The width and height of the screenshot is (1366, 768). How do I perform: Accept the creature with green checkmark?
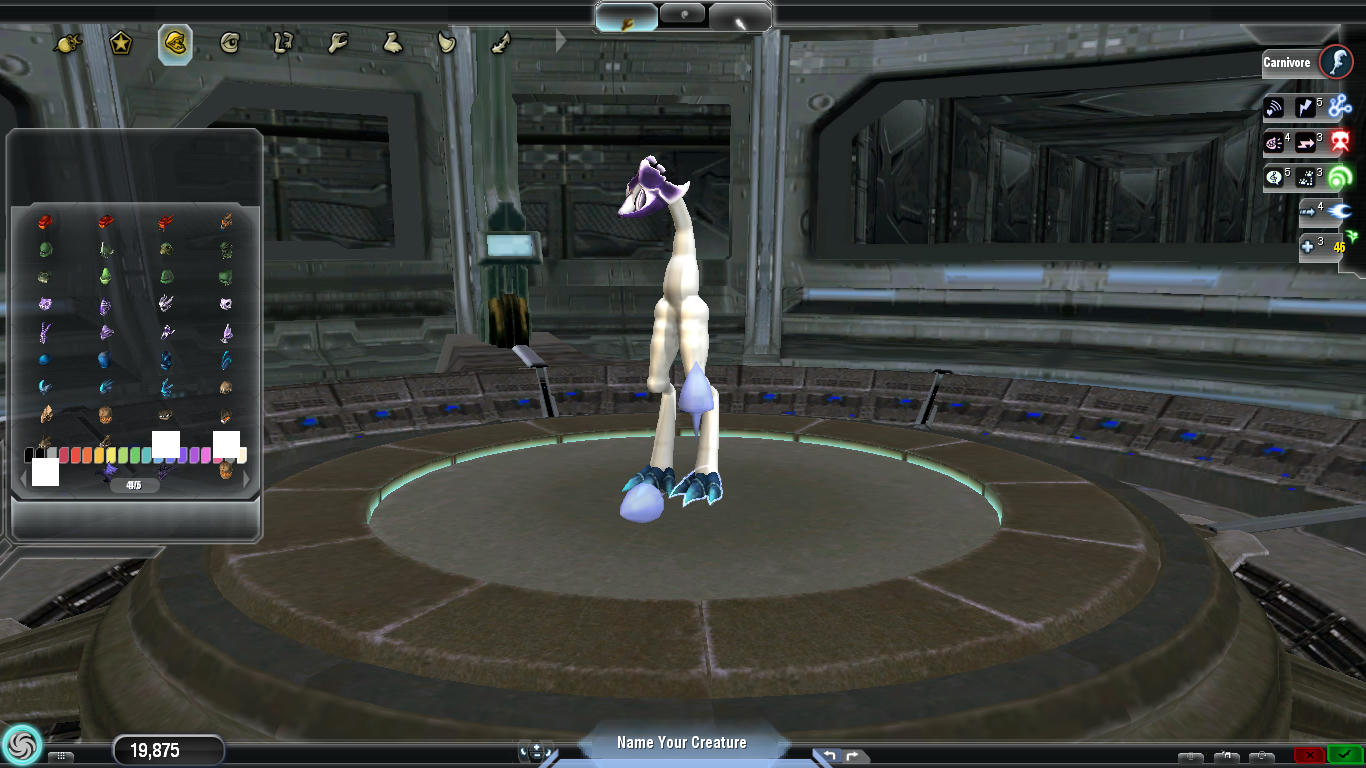tap(1346, 755)
